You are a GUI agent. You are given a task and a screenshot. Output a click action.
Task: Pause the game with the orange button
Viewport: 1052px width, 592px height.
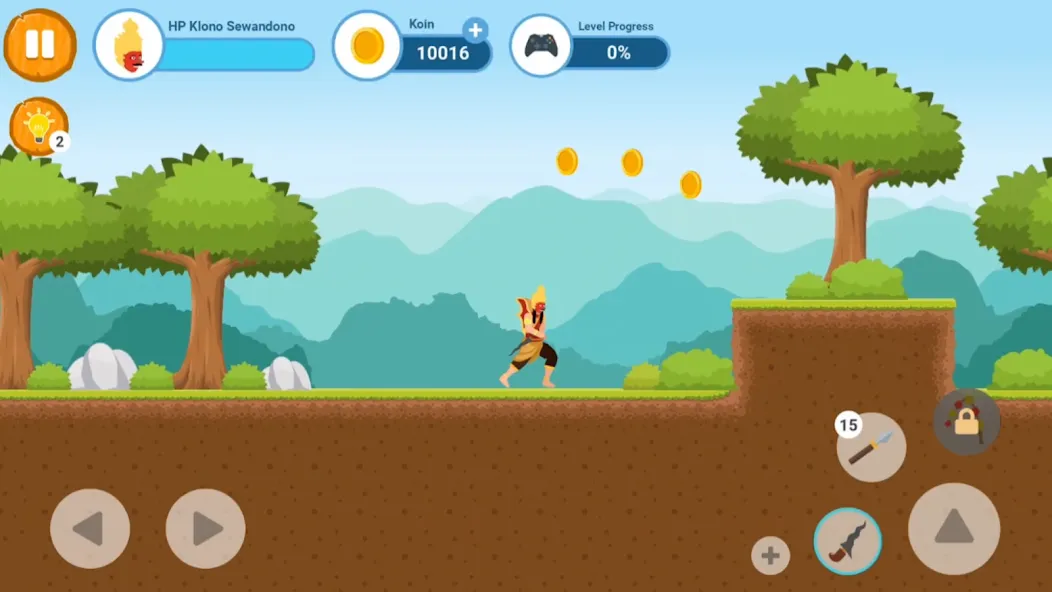40,45
